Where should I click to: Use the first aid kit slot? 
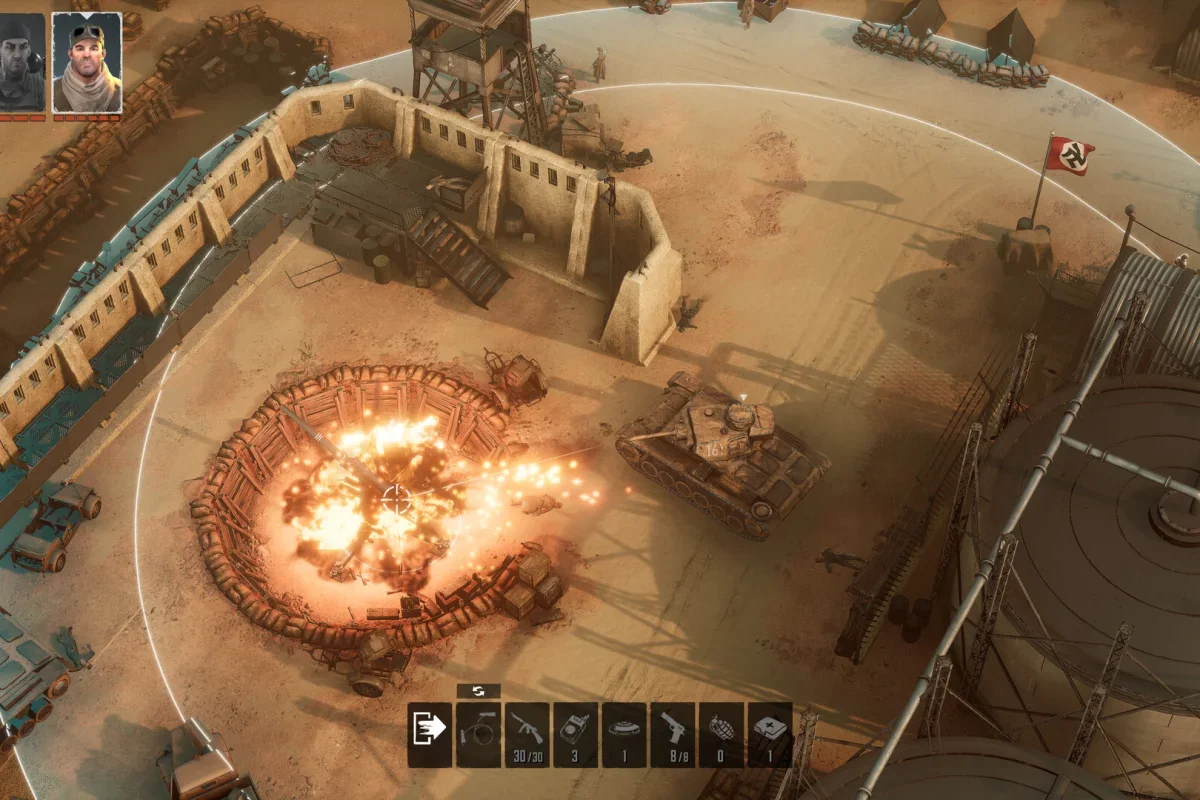(x=770, y=734)
